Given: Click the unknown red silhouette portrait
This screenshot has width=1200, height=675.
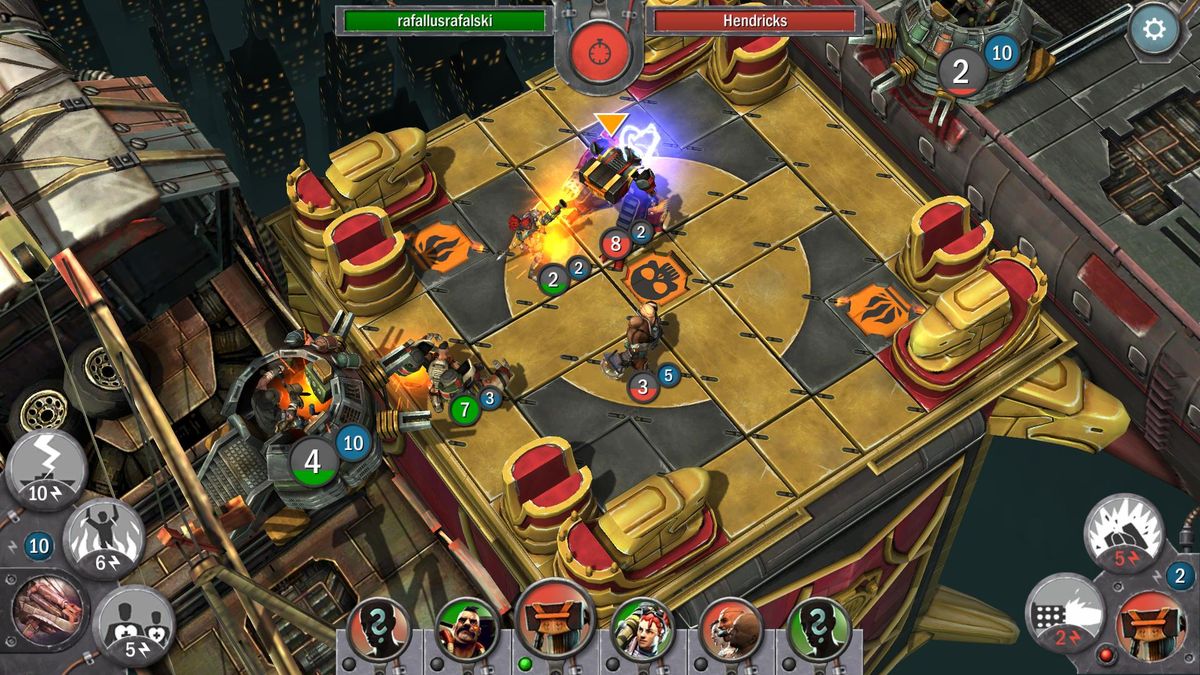Looking at the screenshot, I should point(379,629).
